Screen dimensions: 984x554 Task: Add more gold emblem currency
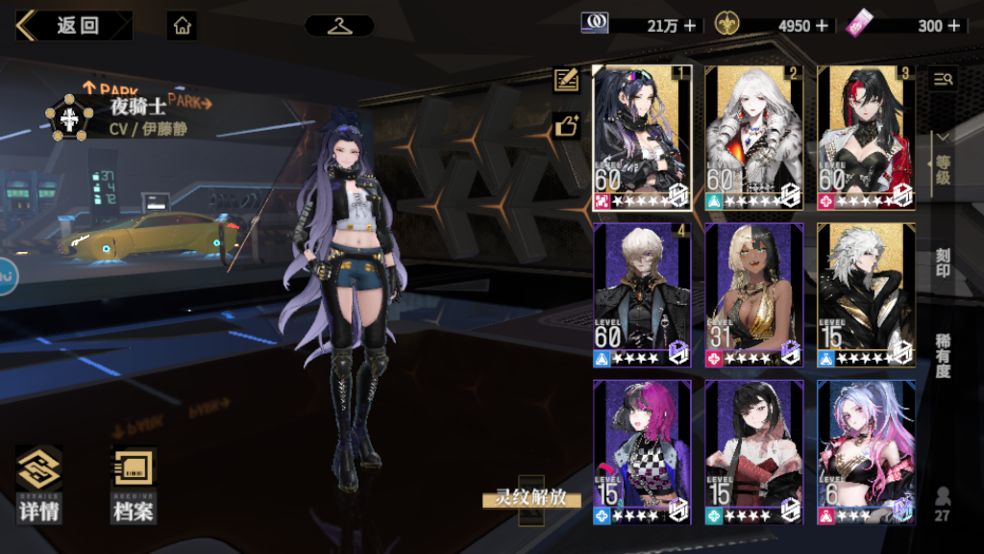(822, 26)
